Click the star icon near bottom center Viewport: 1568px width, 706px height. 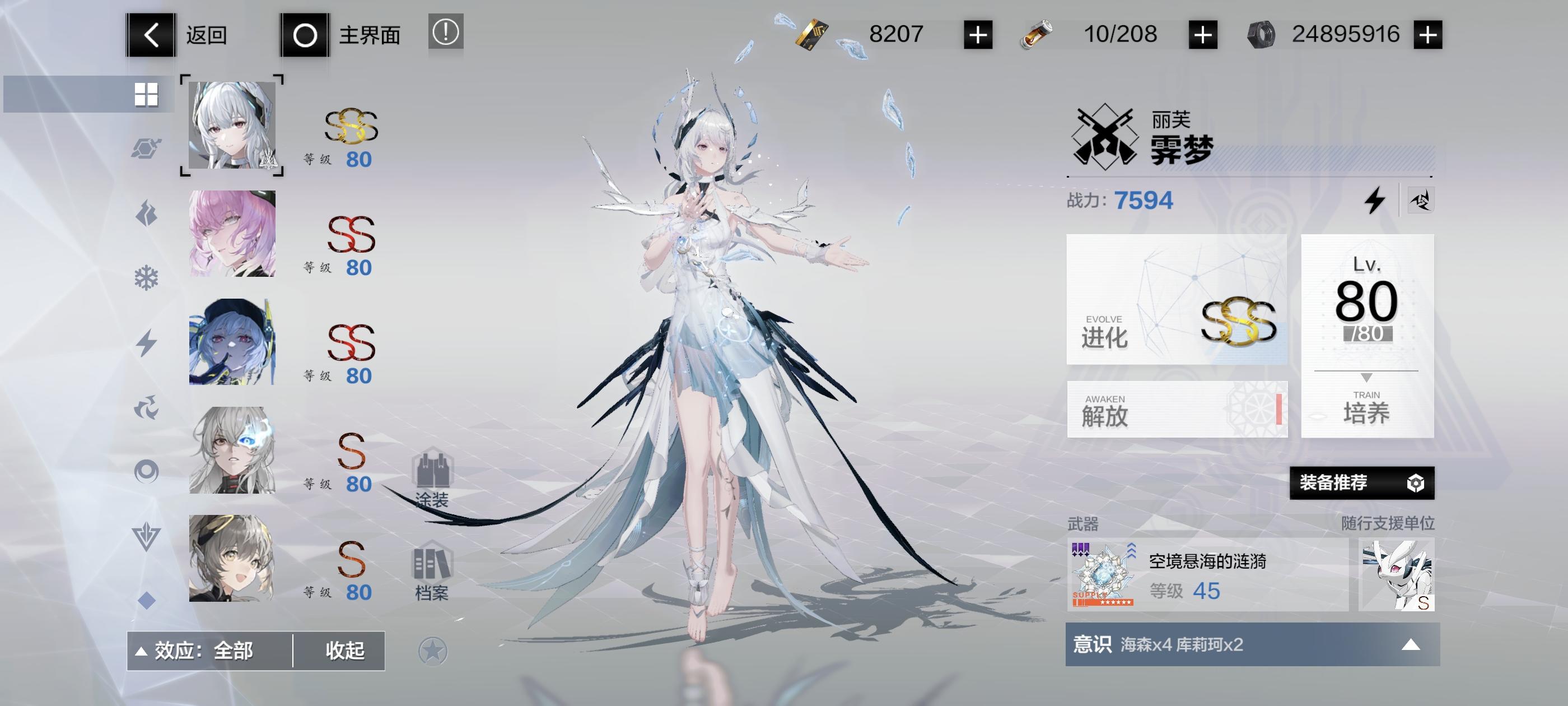pyautogui.click(x=432, y=650)
